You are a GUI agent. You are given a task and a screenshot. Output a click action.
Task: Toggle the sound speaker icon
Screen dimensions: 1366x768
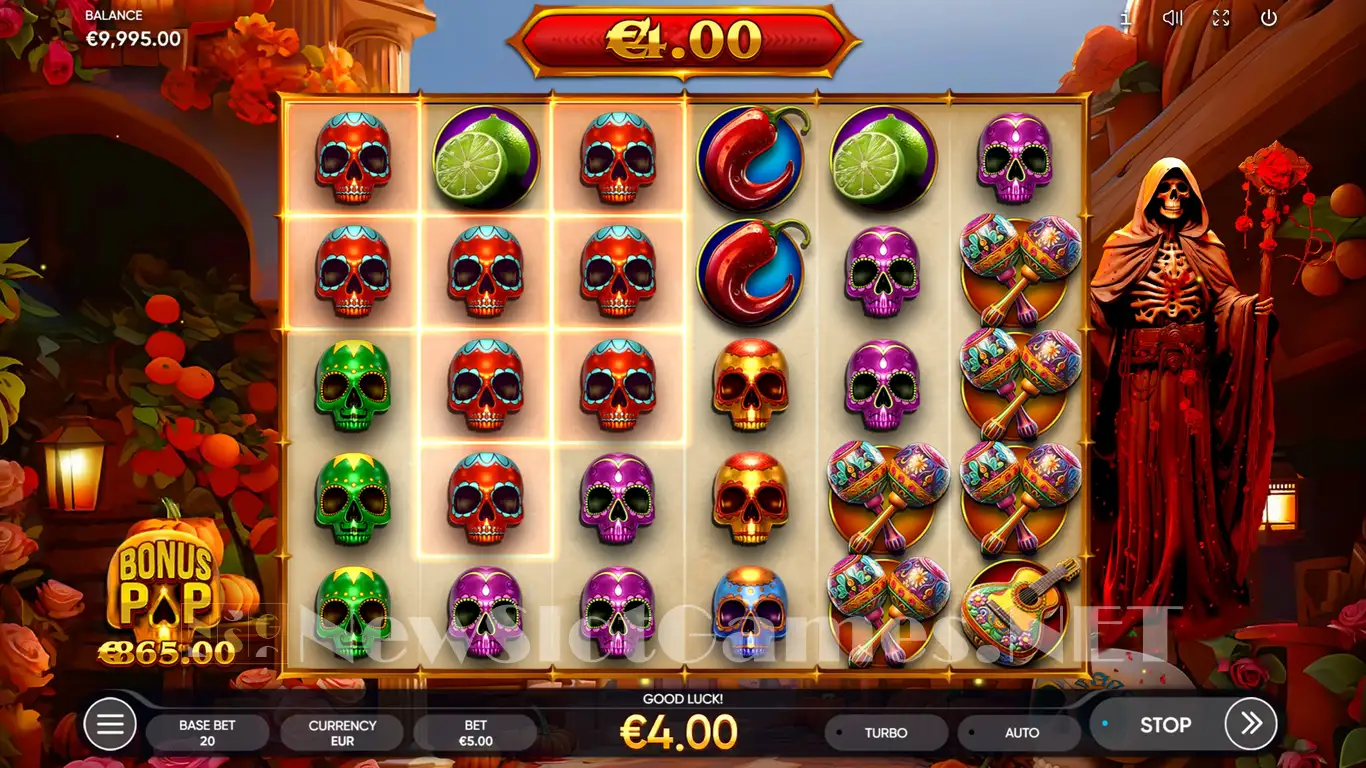pos(1173,17)
